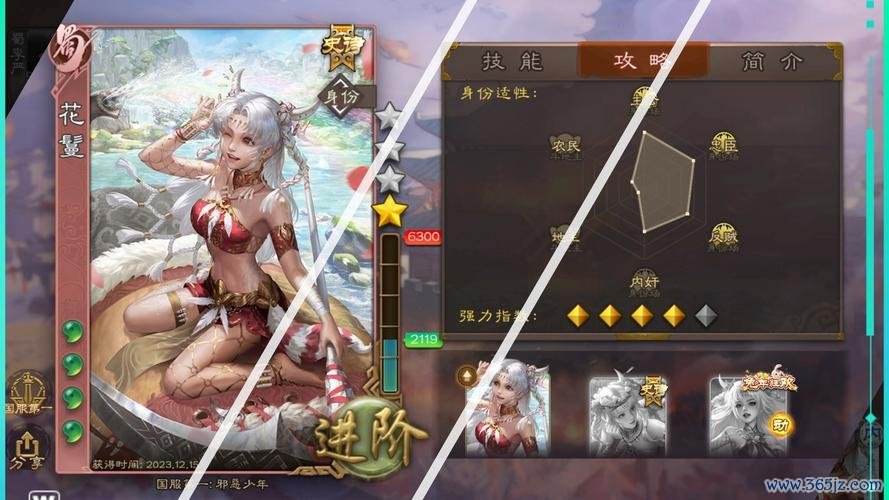Select the 攻略 (Strategy) tab
This screenshot has height=500, width=889.
pyautogui.click(x=643, y=61)
